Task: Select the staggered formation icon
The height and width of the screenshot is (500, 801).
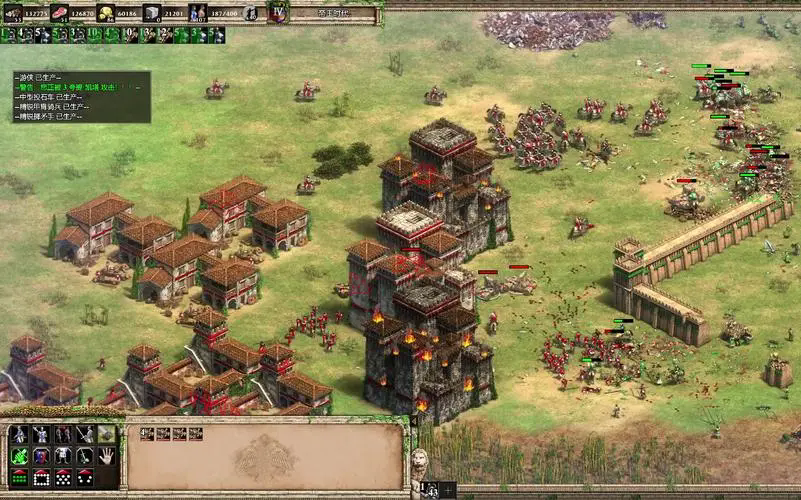Action: (x=63, y=479)
